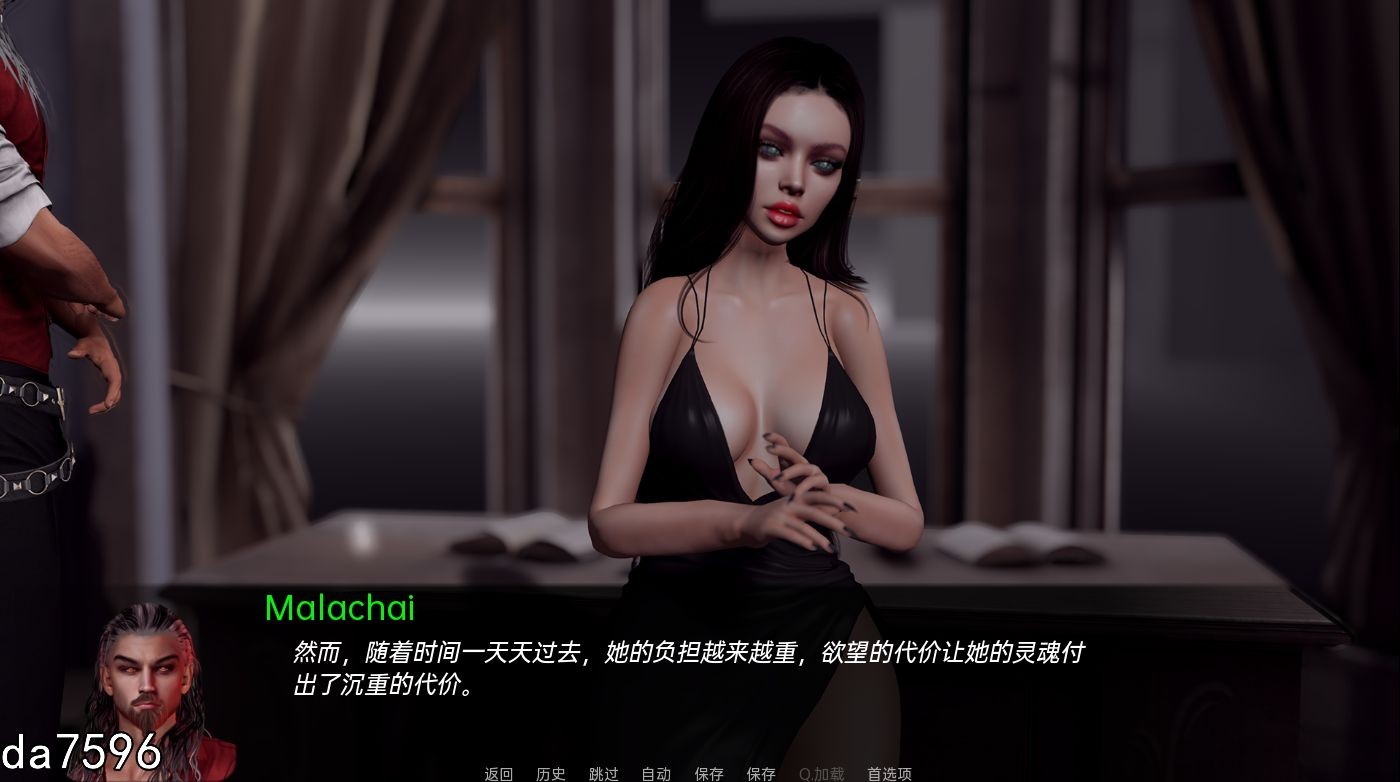The height and width of the screenshot is (782, 1400).
Task: Enable 跳过 skip mode
Action: [x=605, y=774]
